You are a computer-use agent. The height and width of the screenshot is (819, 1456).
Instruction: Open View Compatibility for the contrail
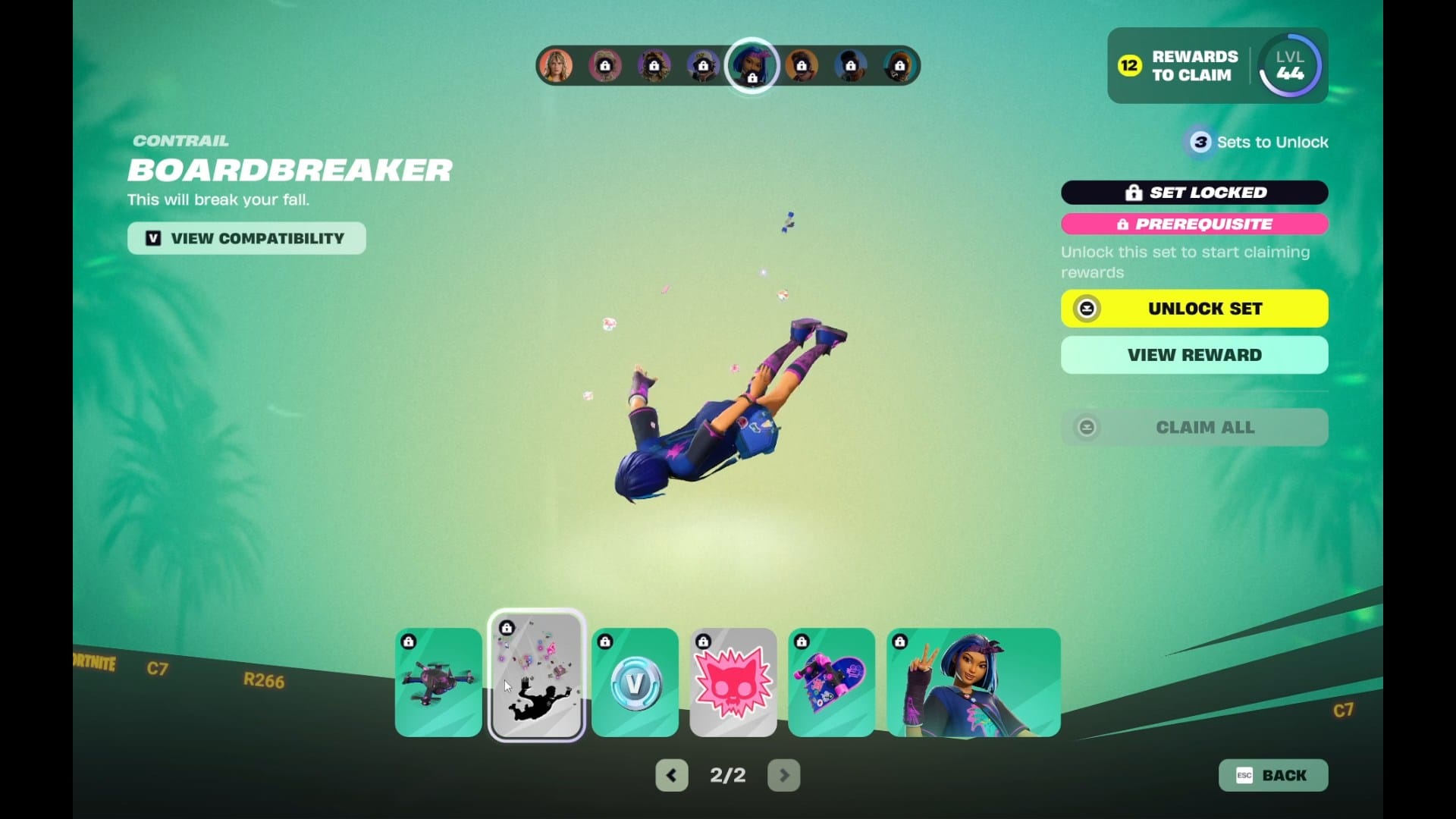tap(246, 238)
